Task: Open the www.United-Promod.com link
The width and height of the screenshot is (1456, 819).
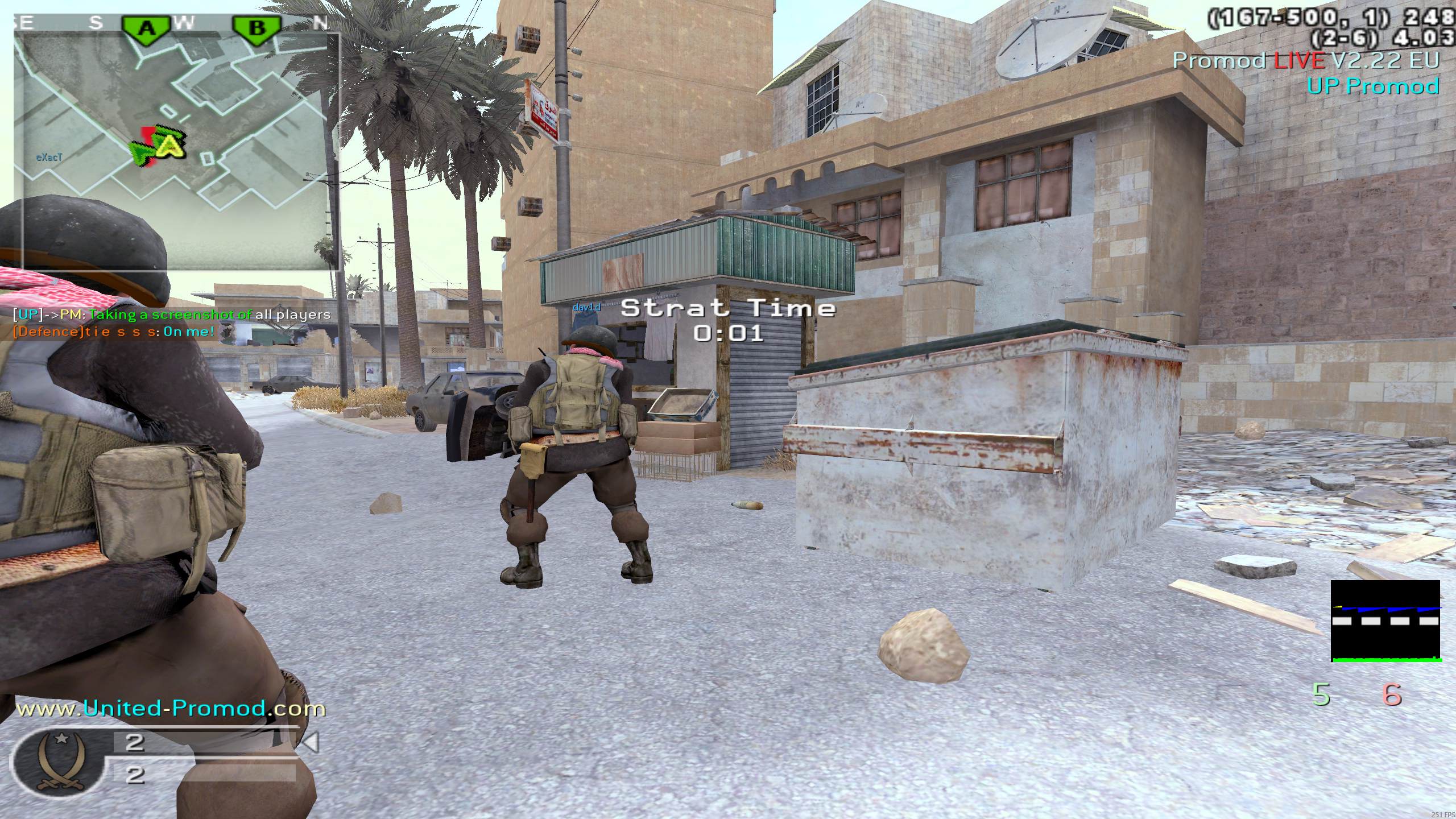Action: click(x=171, y=709)
